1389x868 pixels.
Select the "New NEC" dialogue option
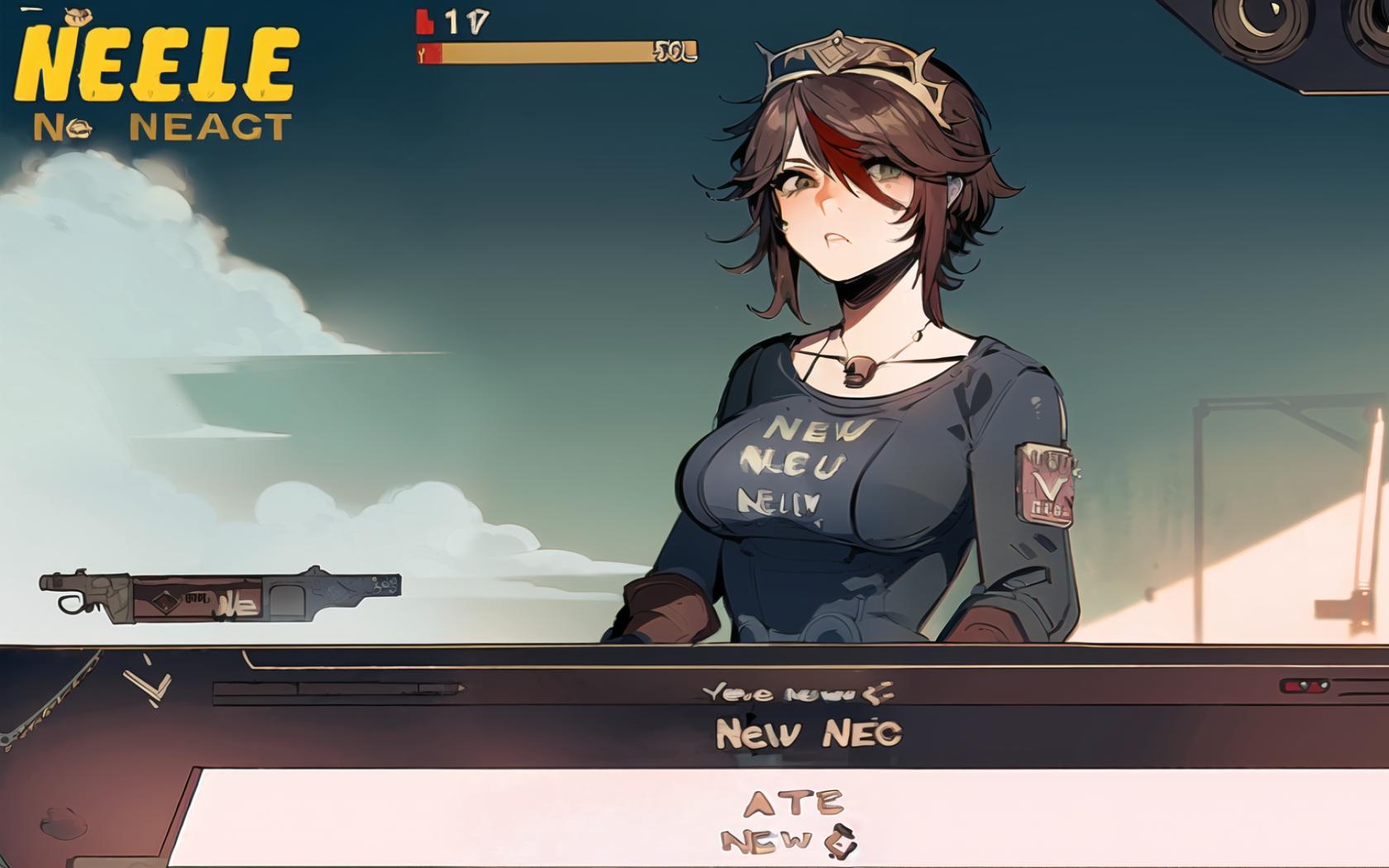(808, 733)
